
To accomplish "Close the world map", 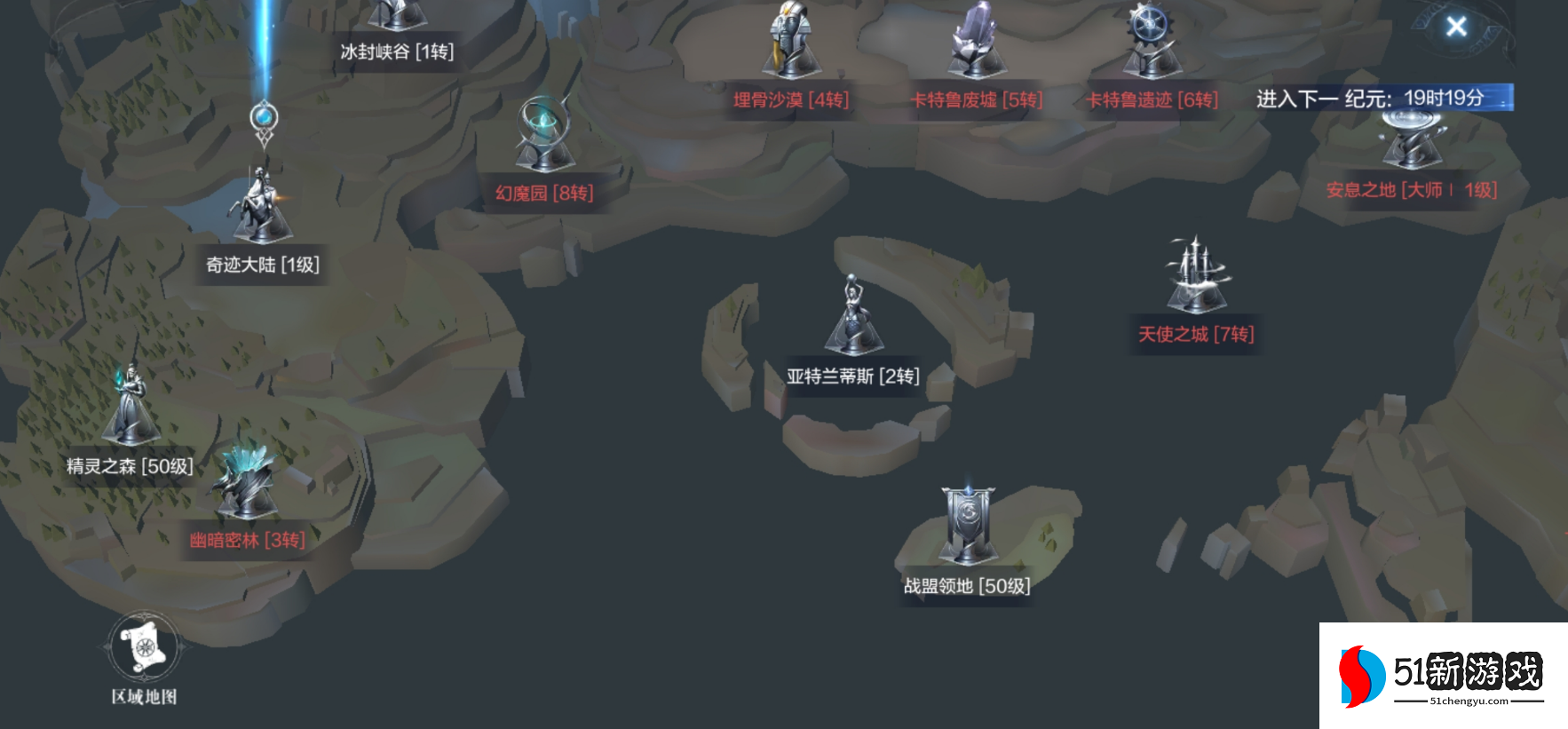I will pos(1456,27).
